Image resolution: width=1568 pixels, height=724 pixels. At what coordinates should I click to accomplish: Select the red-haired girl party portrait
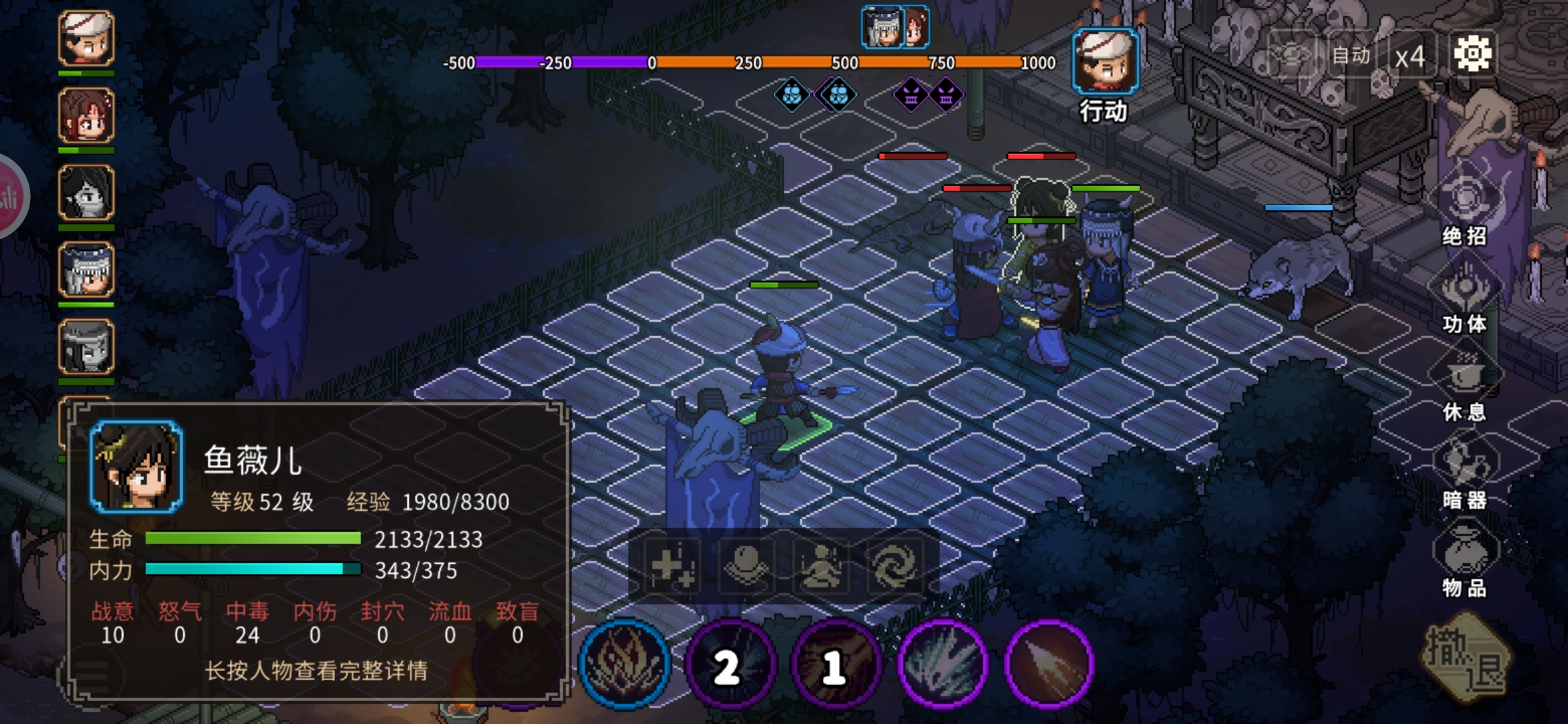(86, 115)
